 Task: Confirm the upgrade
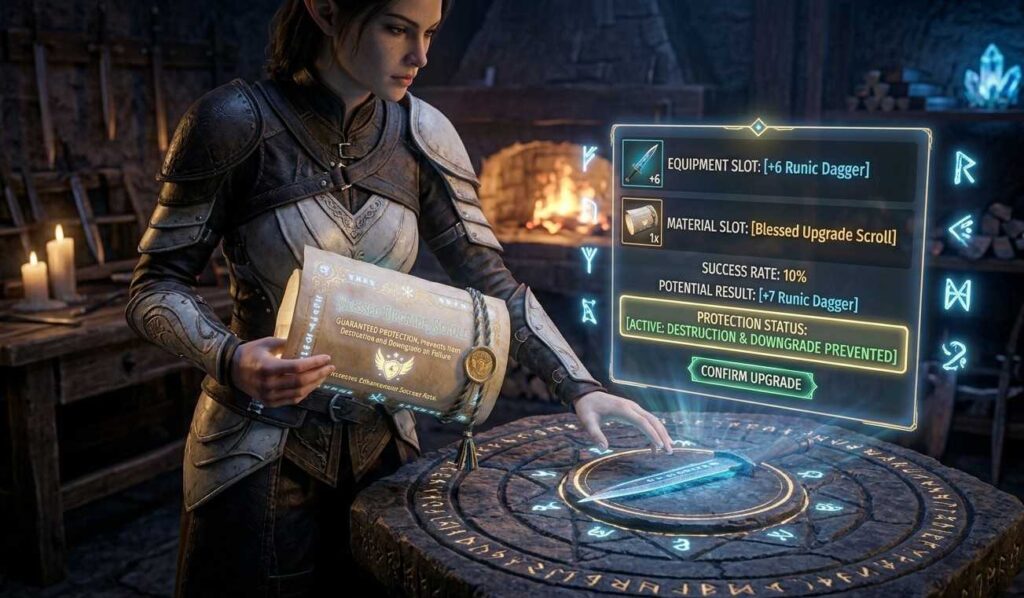click(751, 380)
